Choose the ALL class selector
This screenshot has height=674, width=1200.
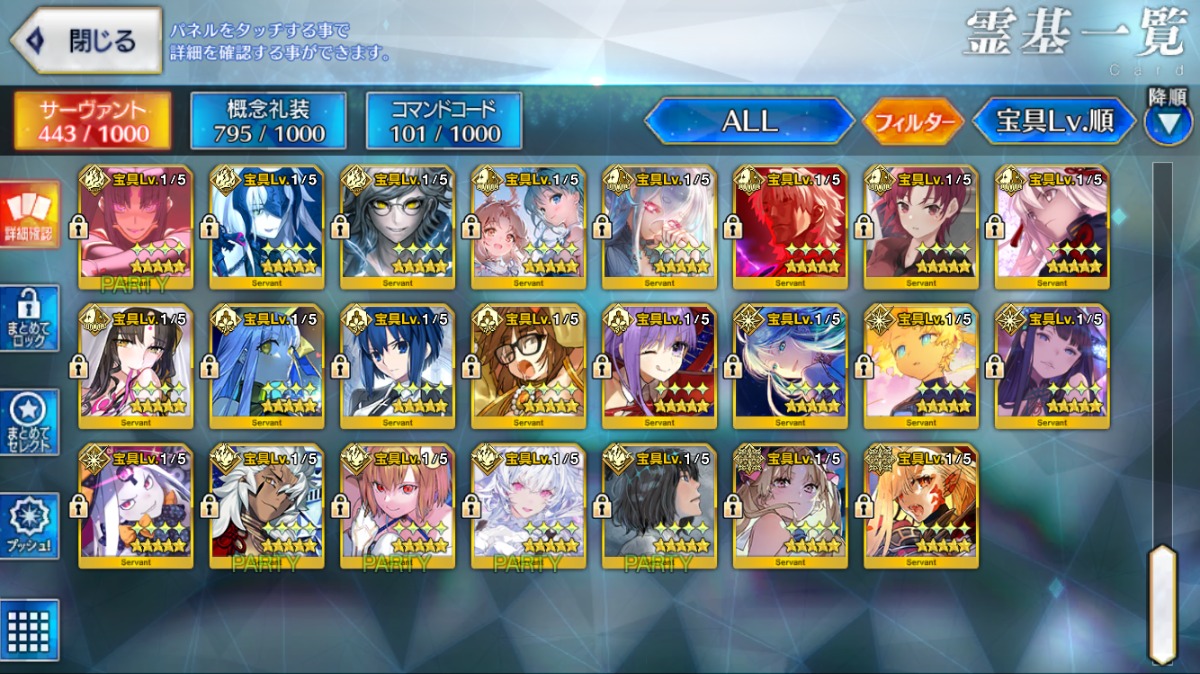click(x=749, y=122)
